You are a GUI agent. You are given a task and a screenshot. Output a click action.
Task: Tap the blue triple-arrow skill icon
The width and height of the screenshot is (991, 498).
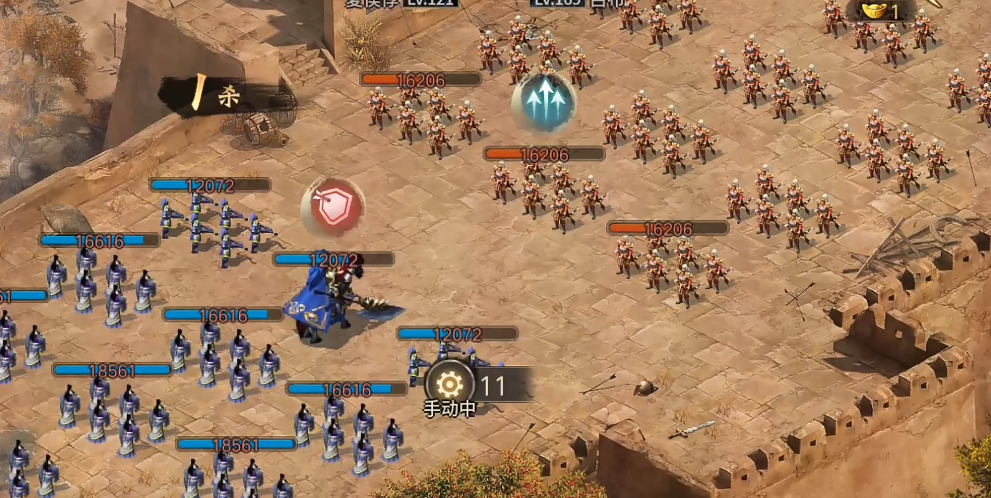(543, 102)
